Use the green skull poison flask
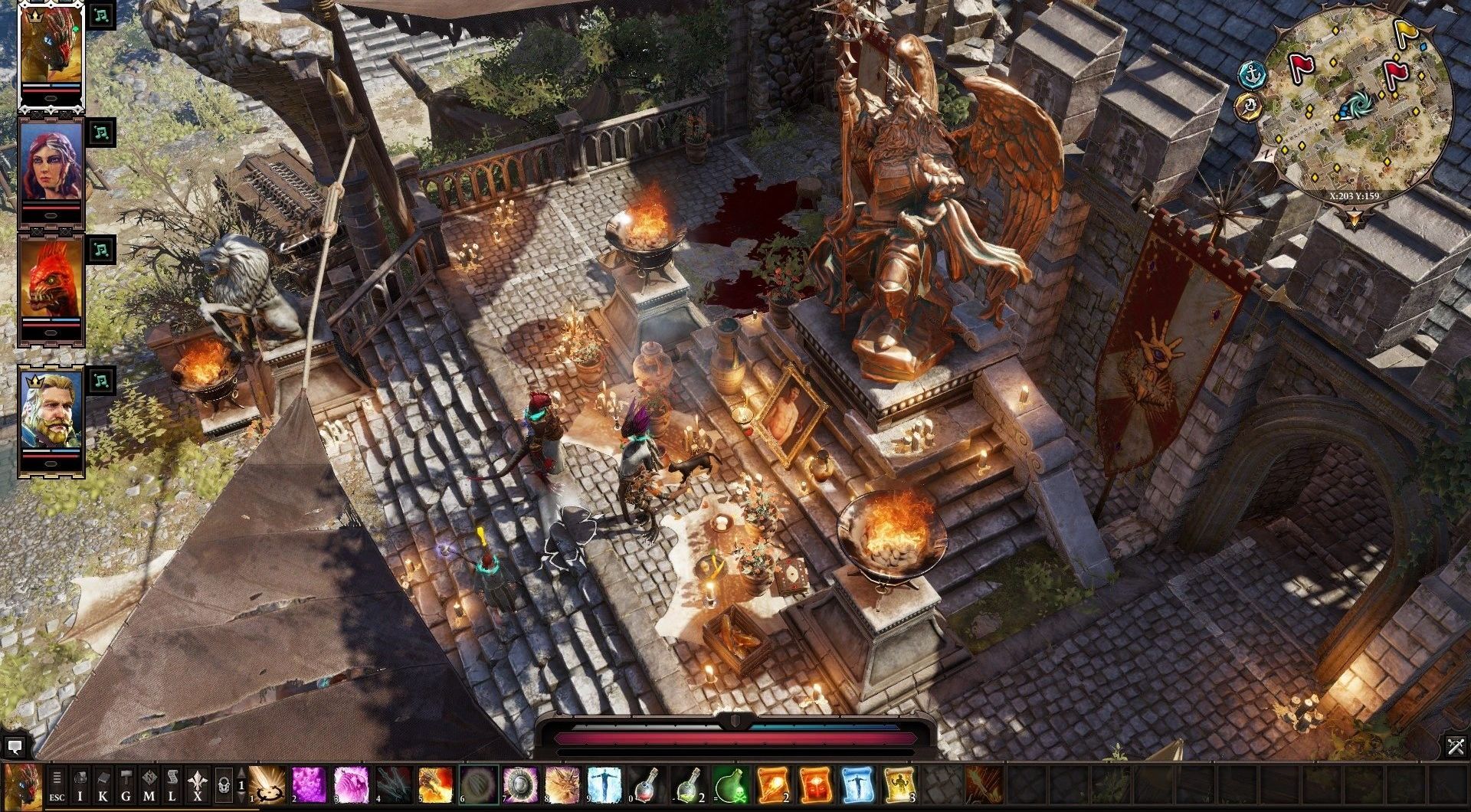Screen dimensions: 1471x812 732,786
